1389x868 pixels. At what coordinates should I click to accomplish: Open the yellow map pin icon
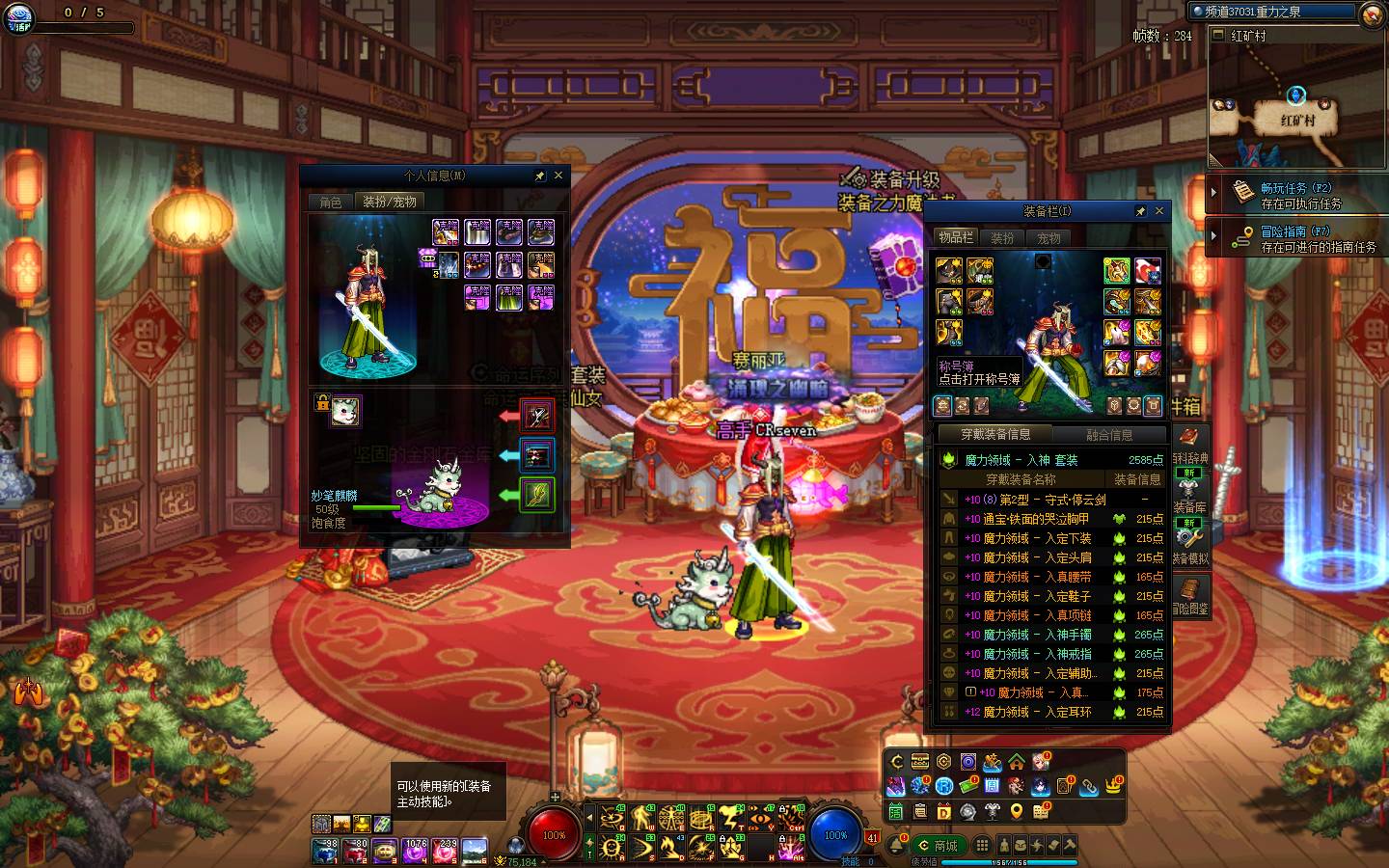(x=1017, y=811)
